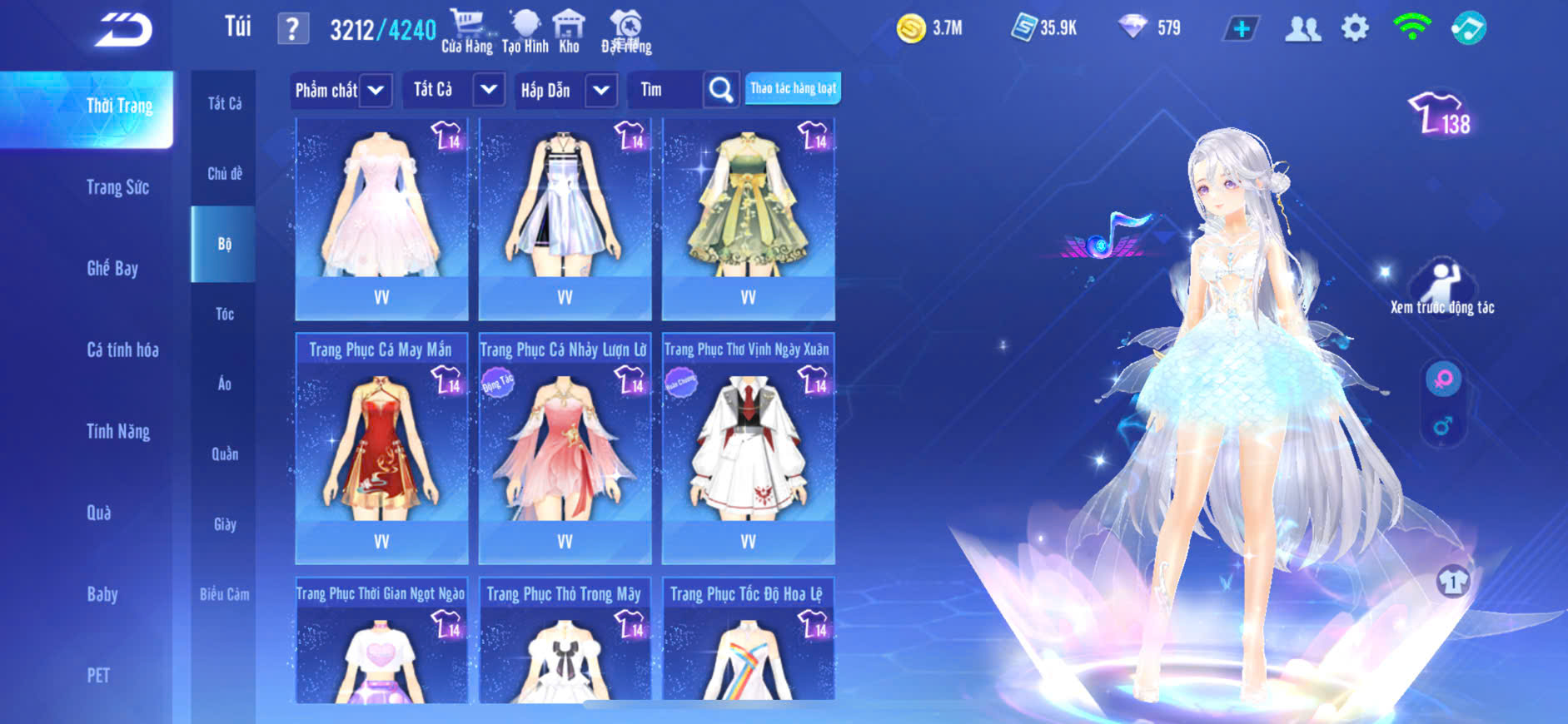Switch to the Trang Sức tab
Screen dimensions: 1568x724
[x=117, y=187]
